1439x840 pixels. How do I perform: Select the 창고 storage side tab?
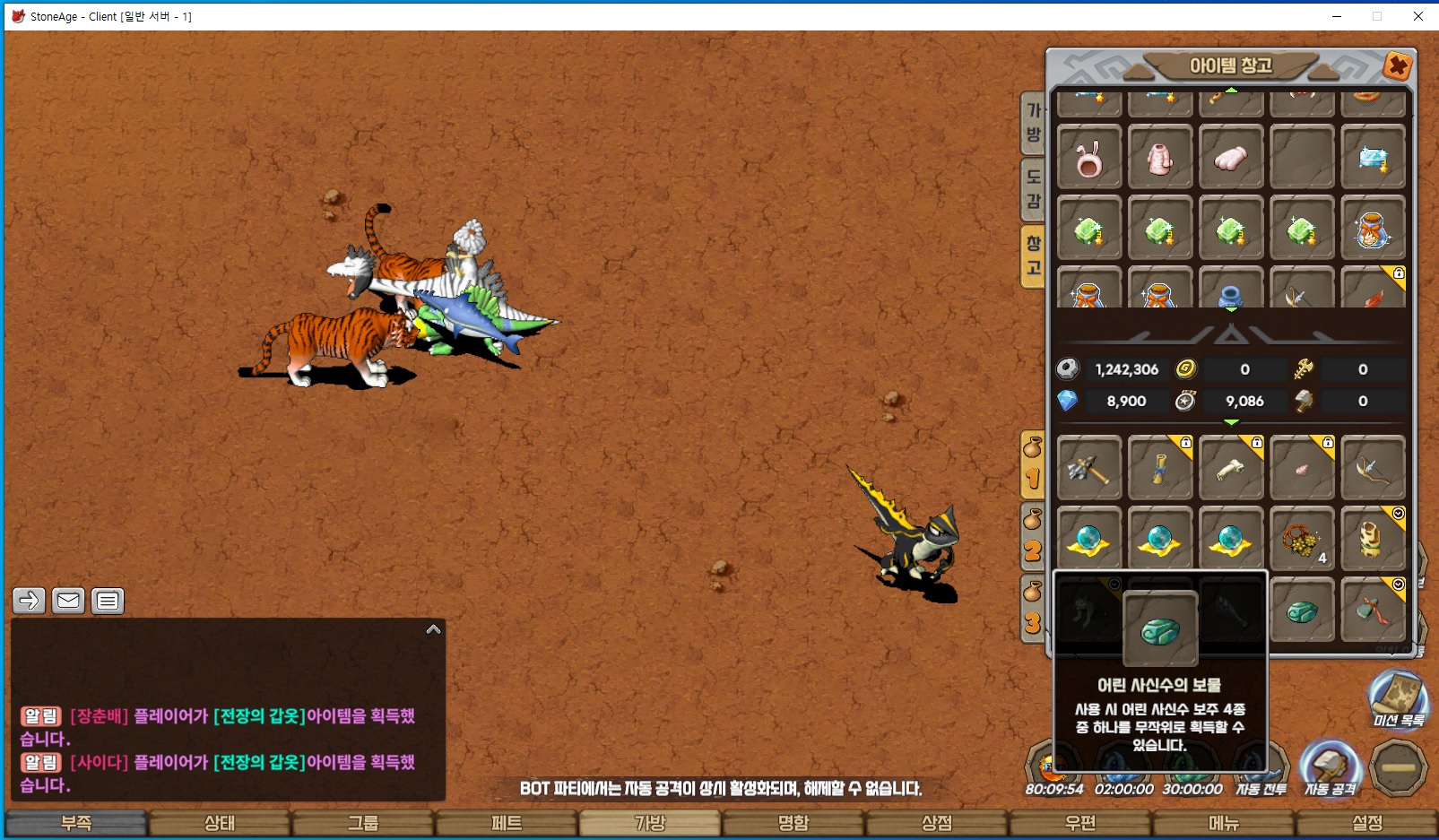(1034, 255)
